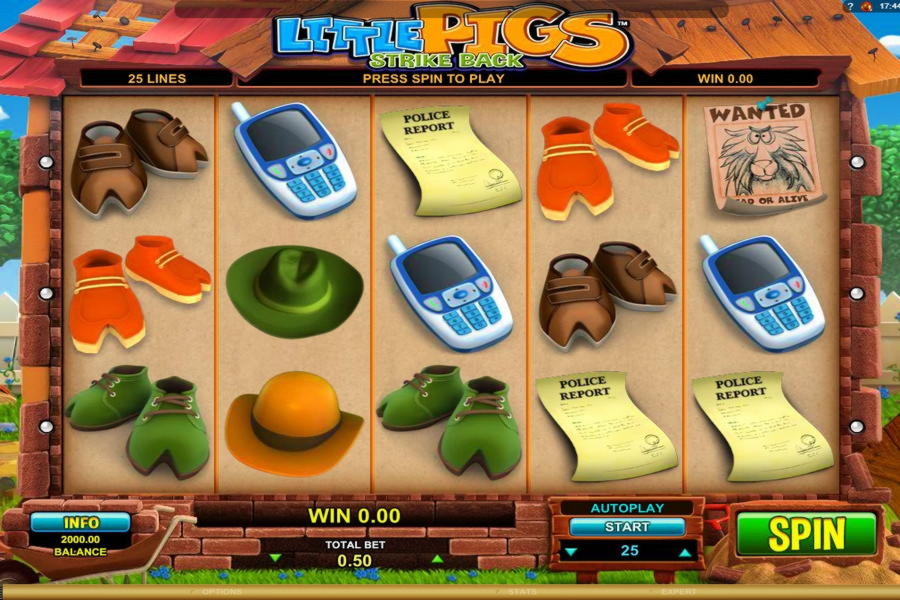Decrease the total bet with the down arrow
Screen dimensions: 900x600
click(x=276, y=558)
